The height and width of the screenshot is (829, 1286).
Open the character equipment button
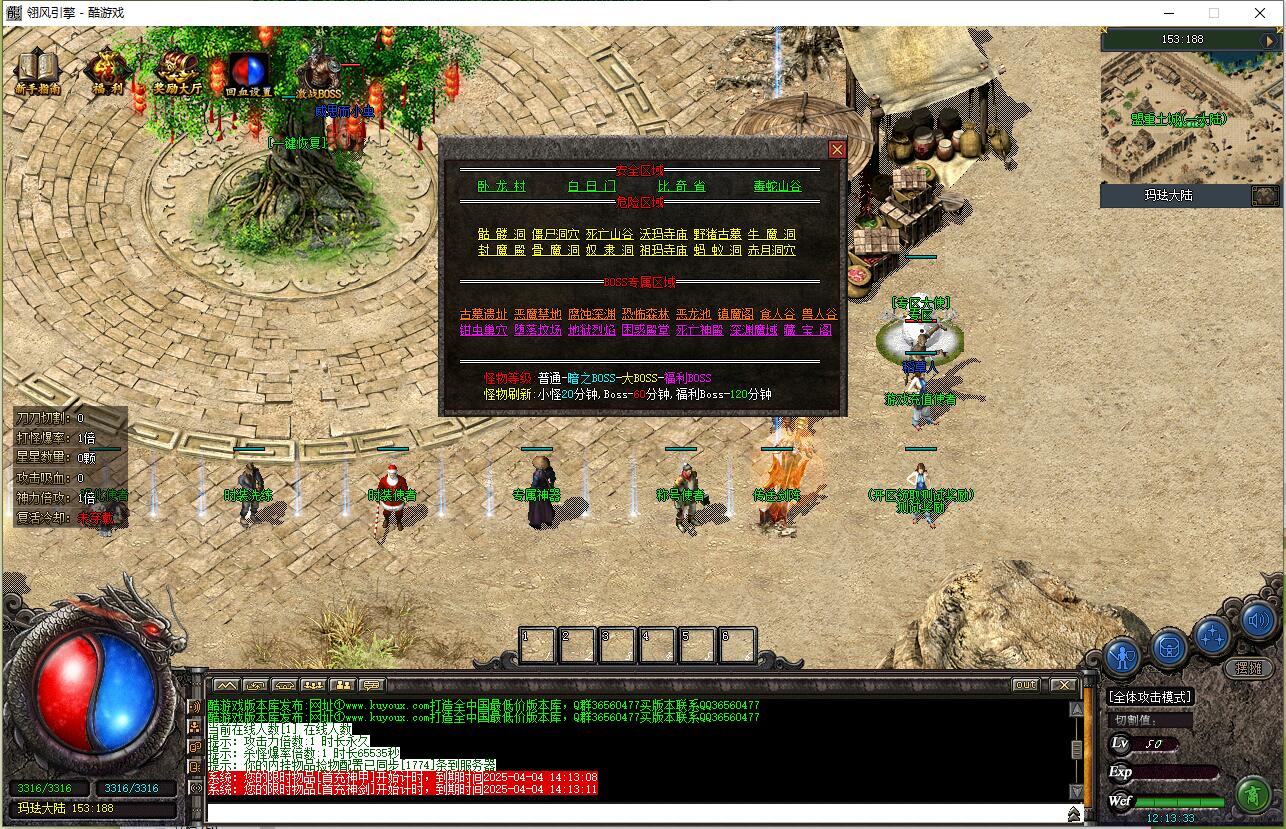click(1124, 657)
